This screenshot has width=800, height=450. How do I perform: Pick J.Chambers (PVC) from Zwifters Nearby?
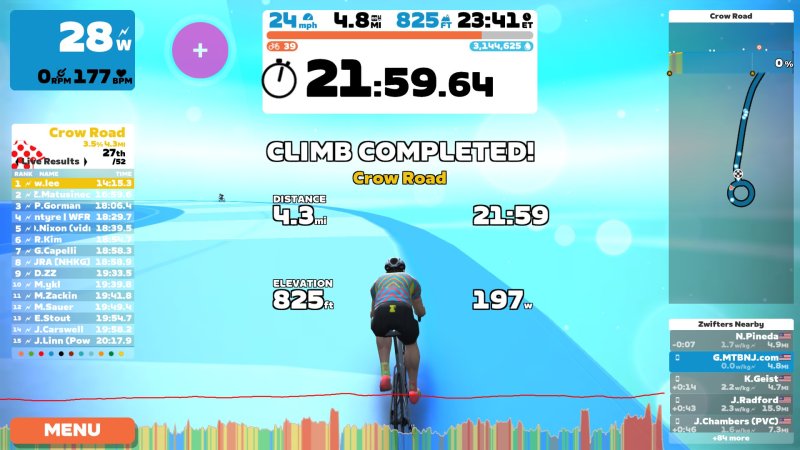[x=730, y=424]
